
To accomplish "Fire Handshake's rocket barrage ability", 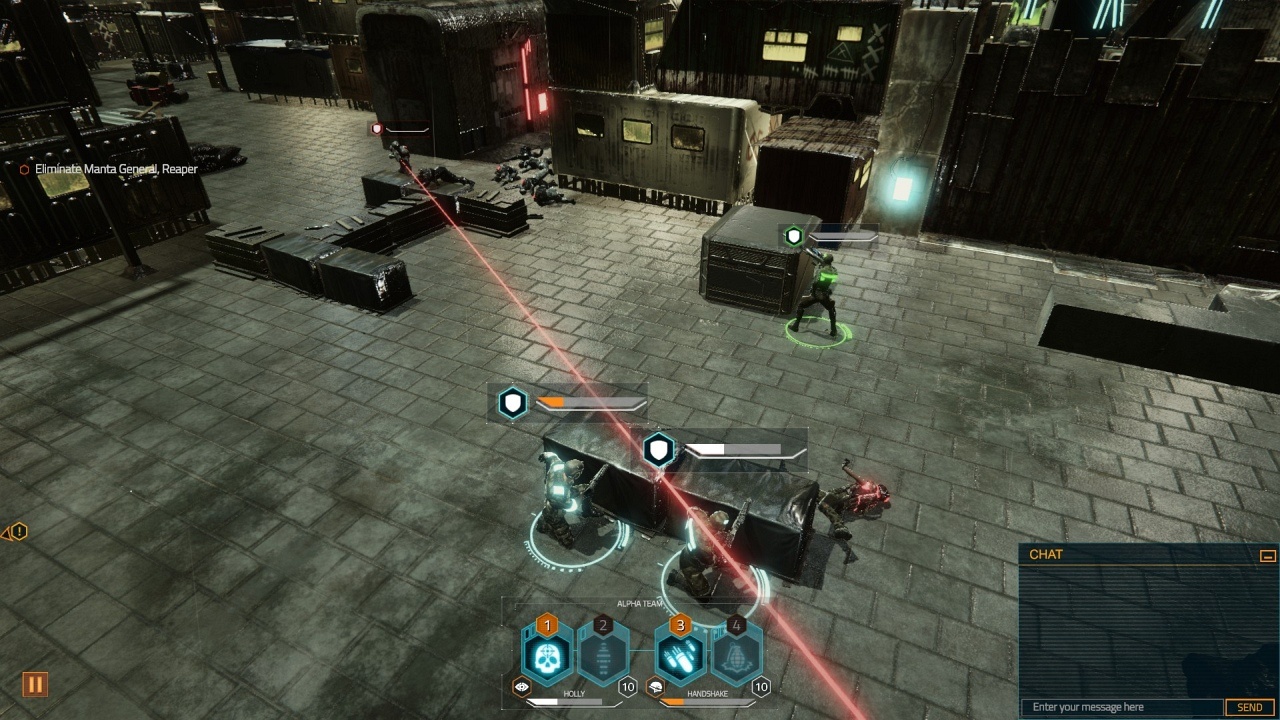I will coord(681,655).
